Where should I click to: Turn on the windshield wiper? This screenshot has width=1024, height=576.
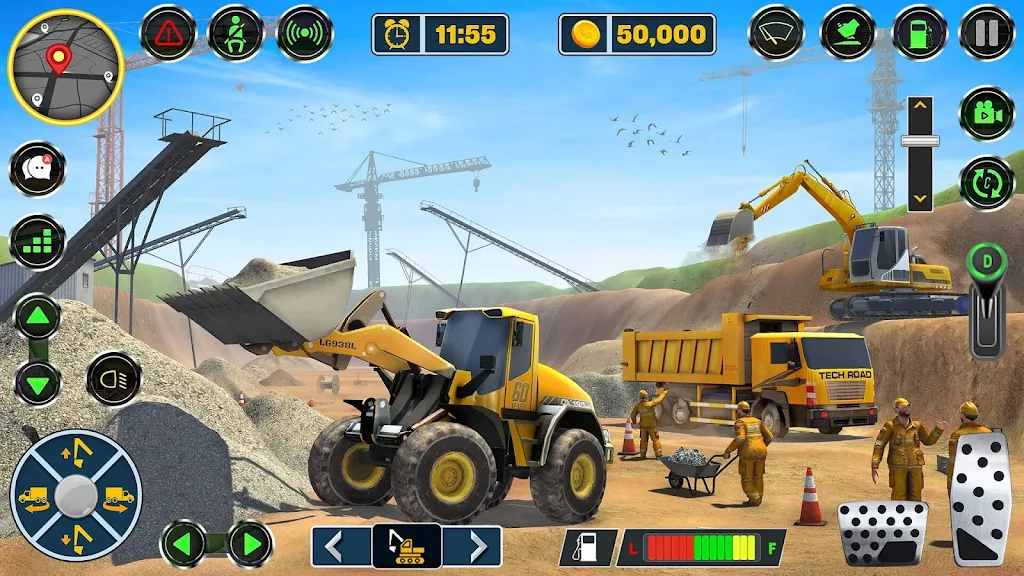(777, 33)
